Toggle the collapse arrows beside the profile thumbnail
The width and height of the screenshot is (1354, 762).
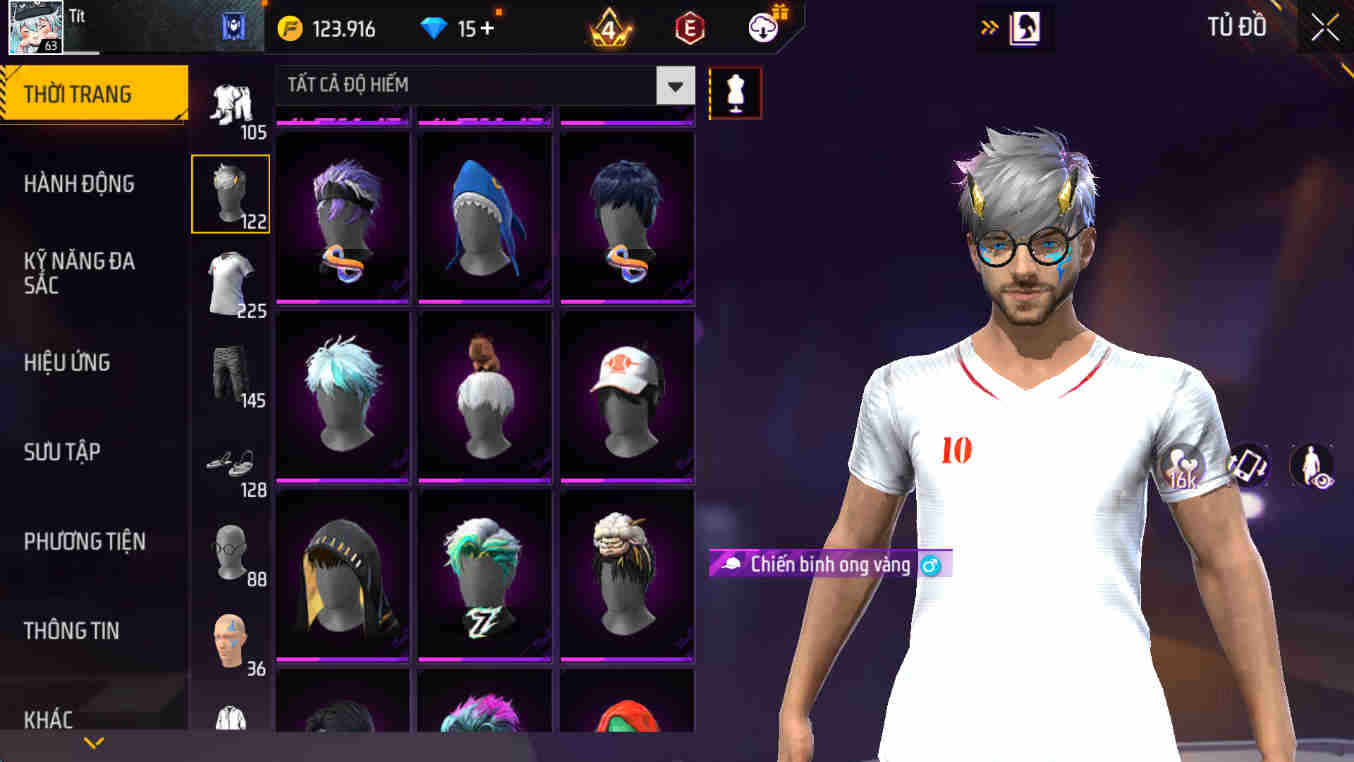coord(989,28)
